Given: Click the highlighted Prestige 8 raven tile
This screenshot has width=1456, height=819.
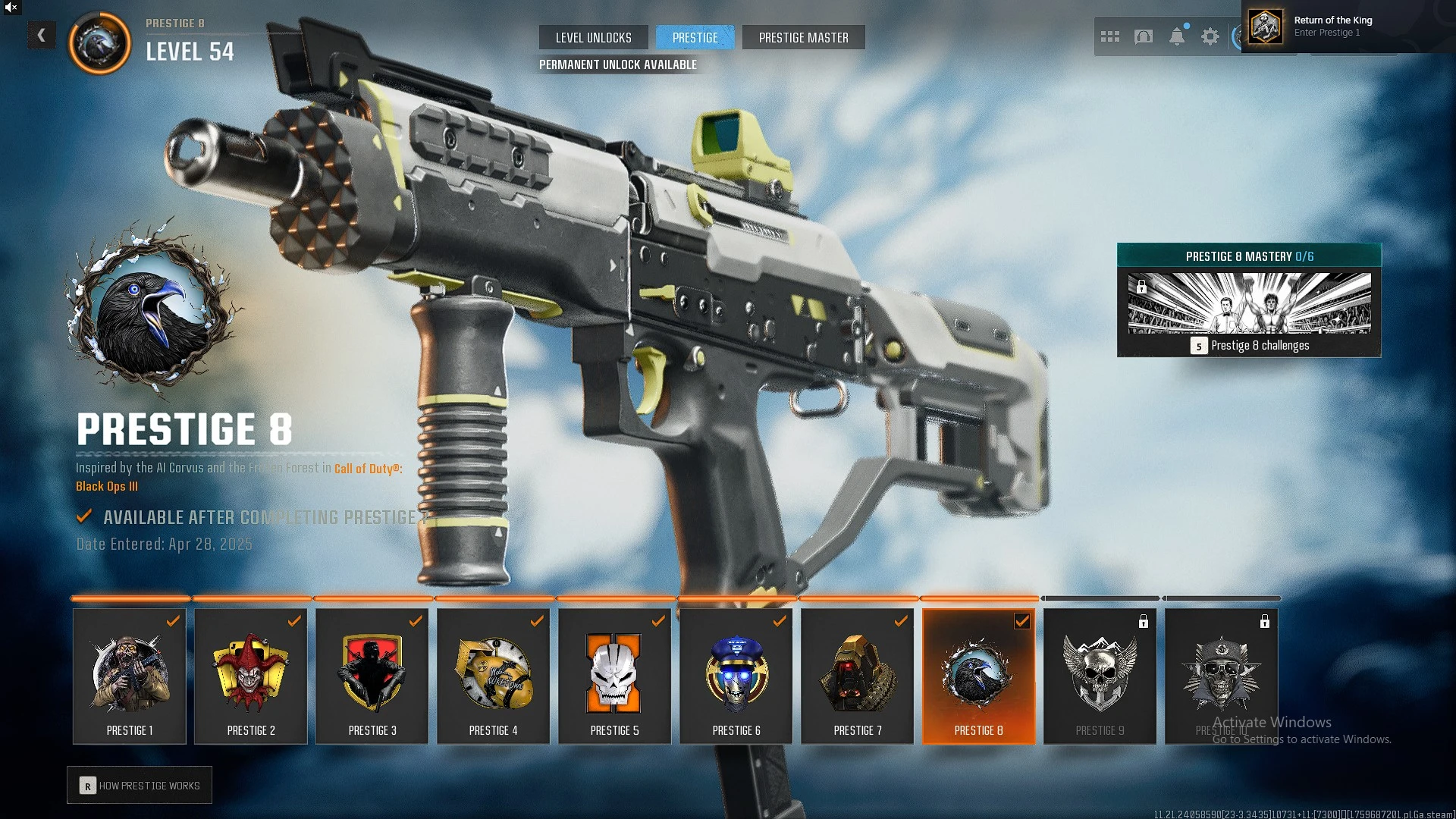Looking at the screenshot, I should coord(979,676).
